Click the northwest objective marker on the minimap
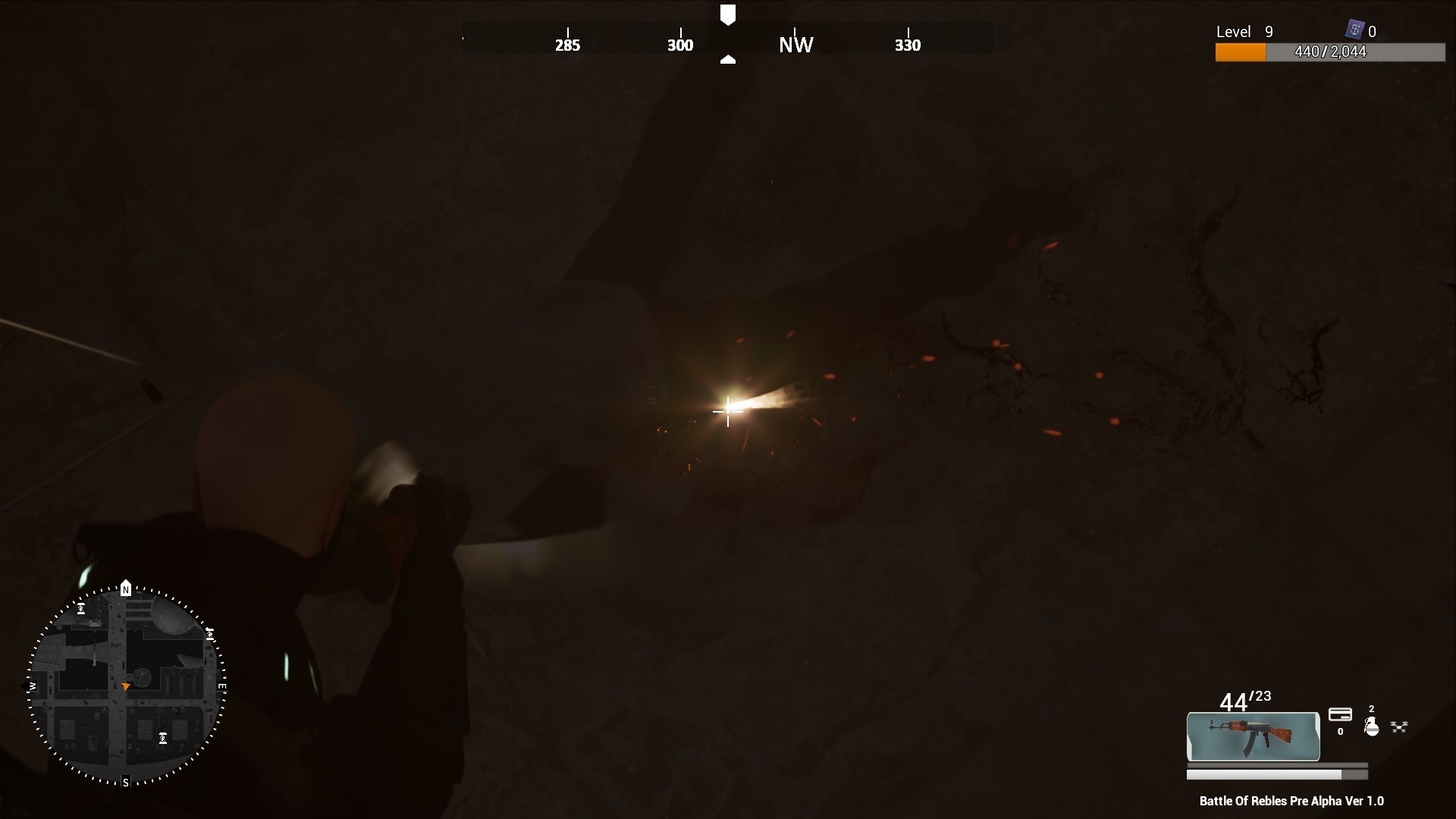Viewport: 1456px width, 819px height. pyautogui.click(x=80, y=609)
